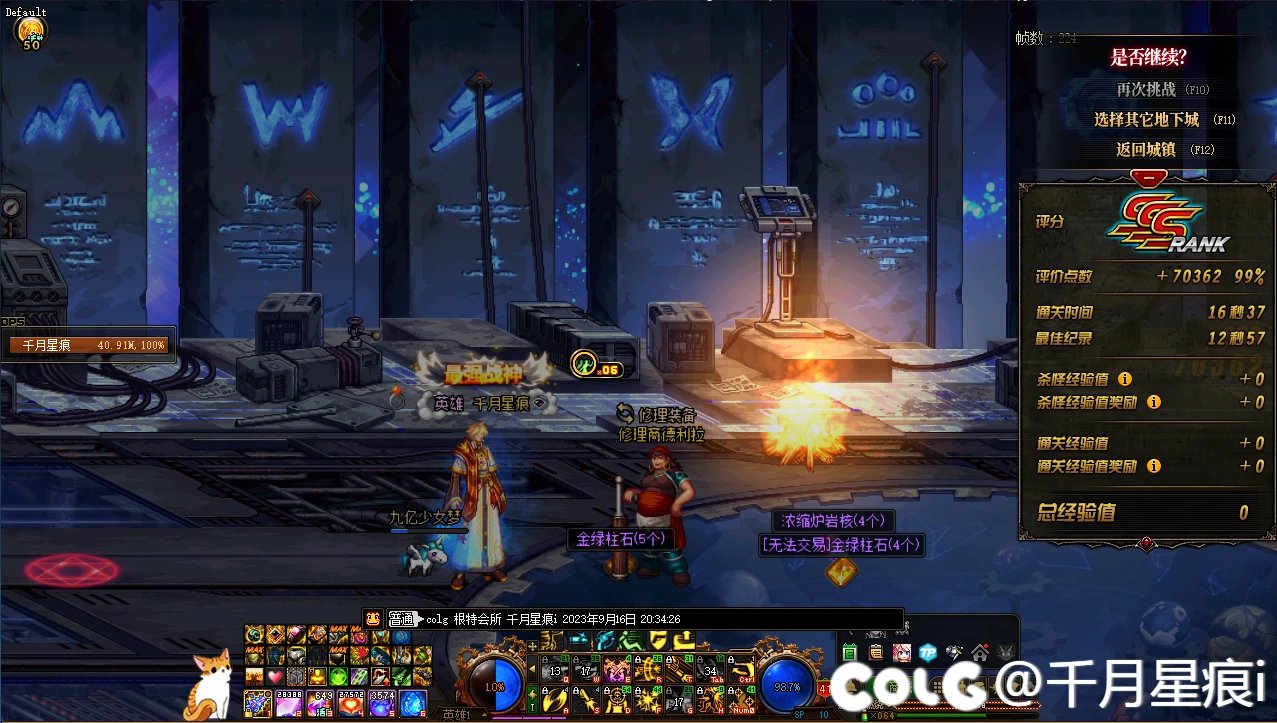
Task: Click the 通关经验值奖励 info icon
Action: (1154, 466)
